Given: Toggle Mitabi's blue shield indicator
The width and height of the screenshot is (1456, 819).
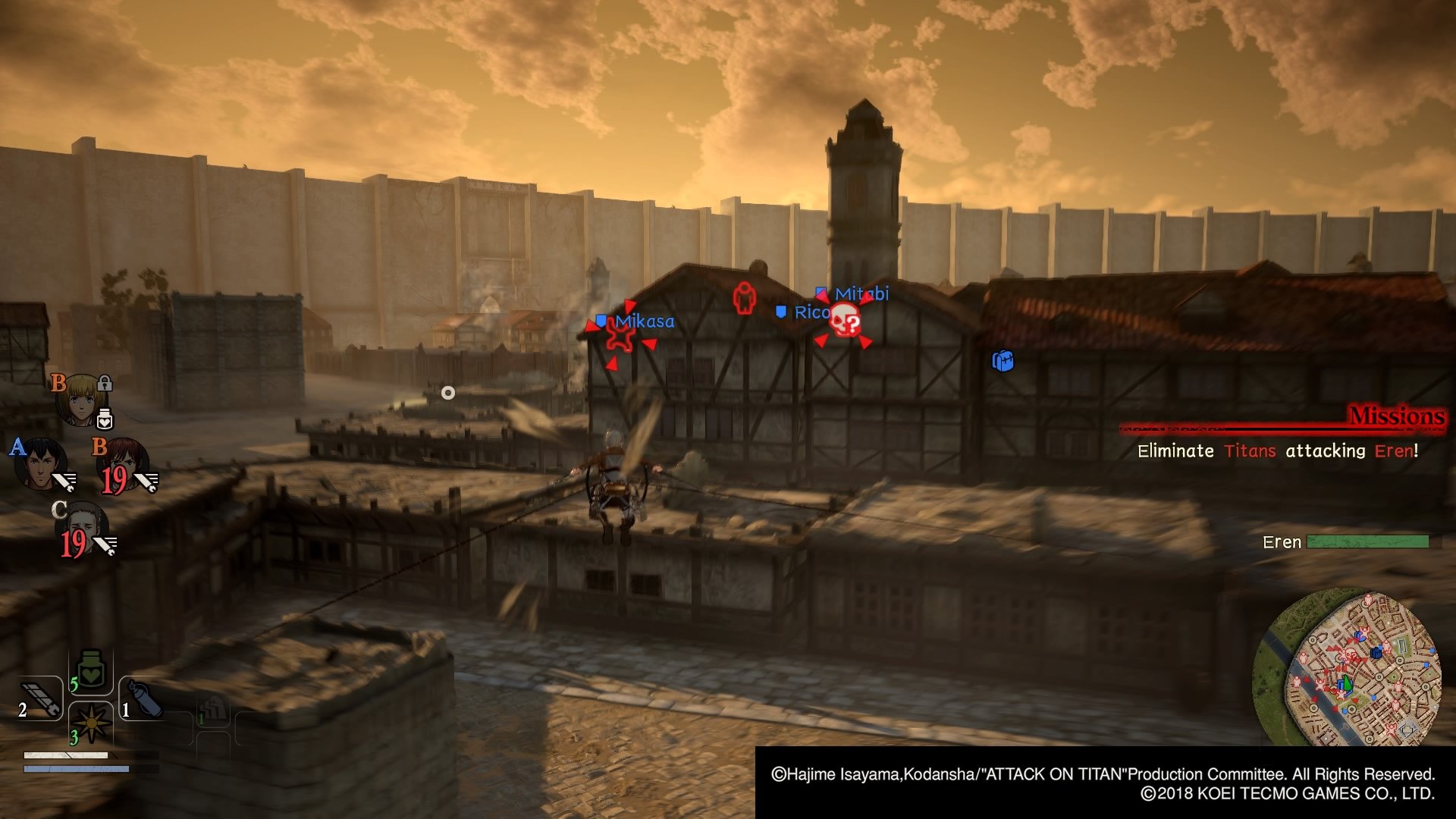Looking at the screenshot, I should pyautogui.click(x=821, y=291).
